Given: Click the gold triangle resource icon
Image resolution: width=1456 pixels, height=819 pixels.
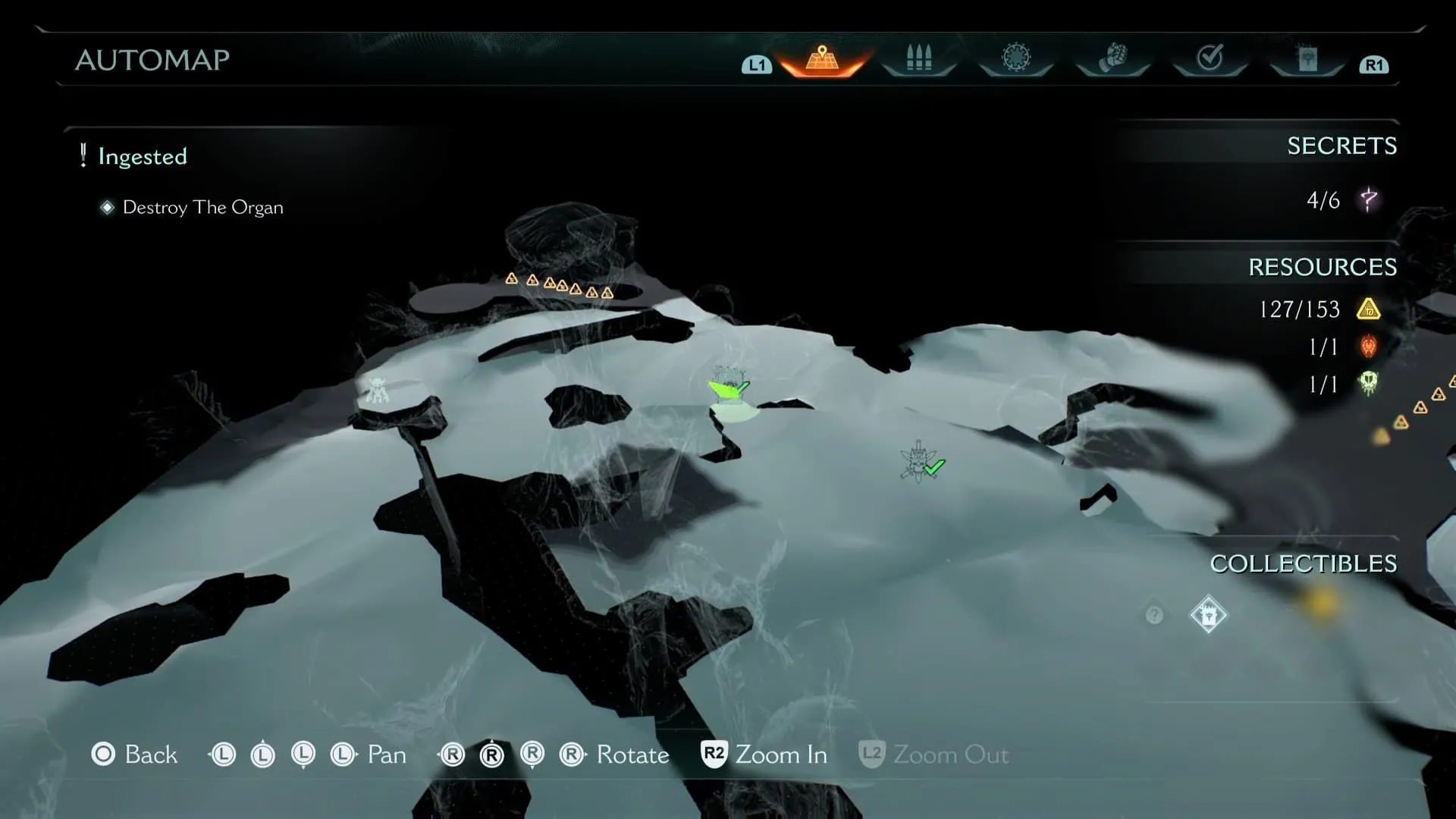Looking at the screenshot, I should tap(1369, 309).
